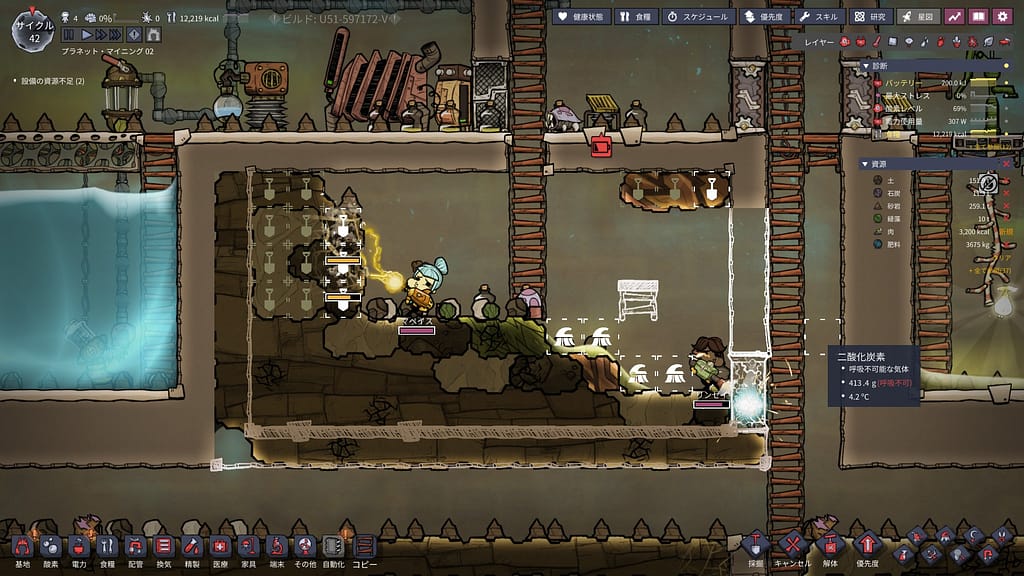Viewport: 1024px width, 576px height.
Task: Open the 配管 plumbing build category
Action: [x=135, y=548]
